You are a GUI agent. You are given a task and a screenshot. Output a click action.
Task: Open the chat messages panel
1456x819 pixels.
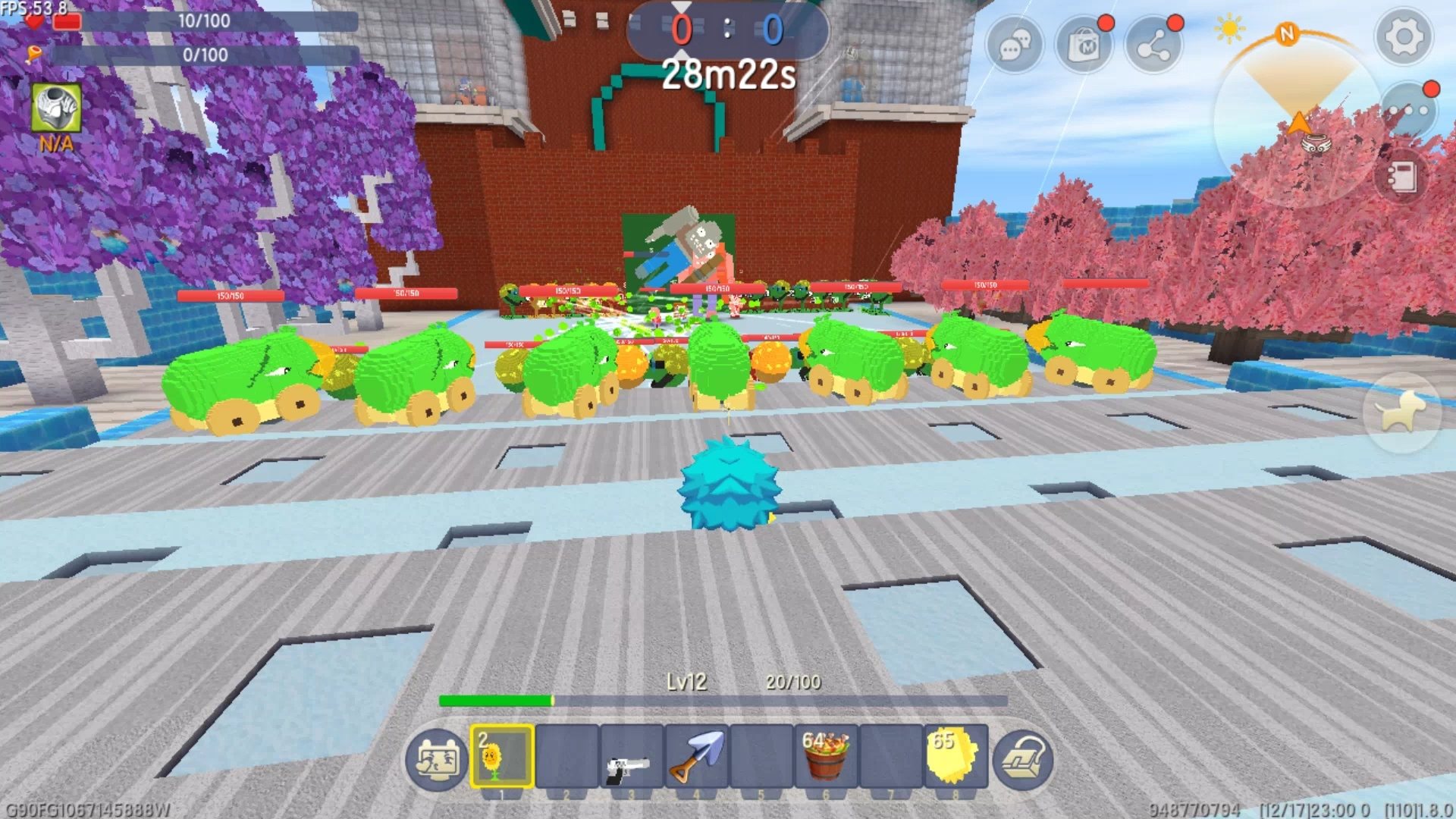click(x=1016, y=45)
